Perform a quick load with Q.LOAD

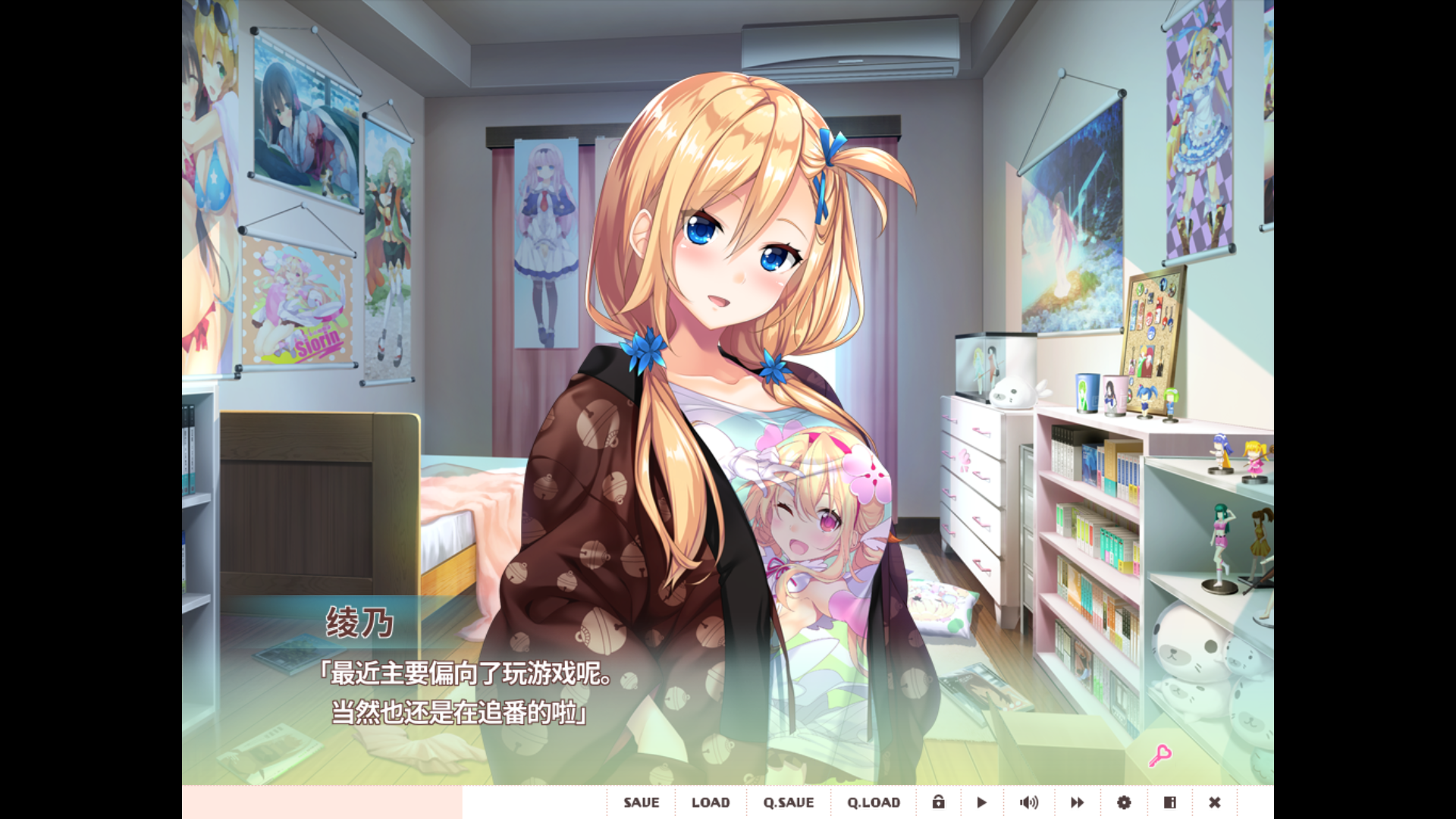(874, 802)
